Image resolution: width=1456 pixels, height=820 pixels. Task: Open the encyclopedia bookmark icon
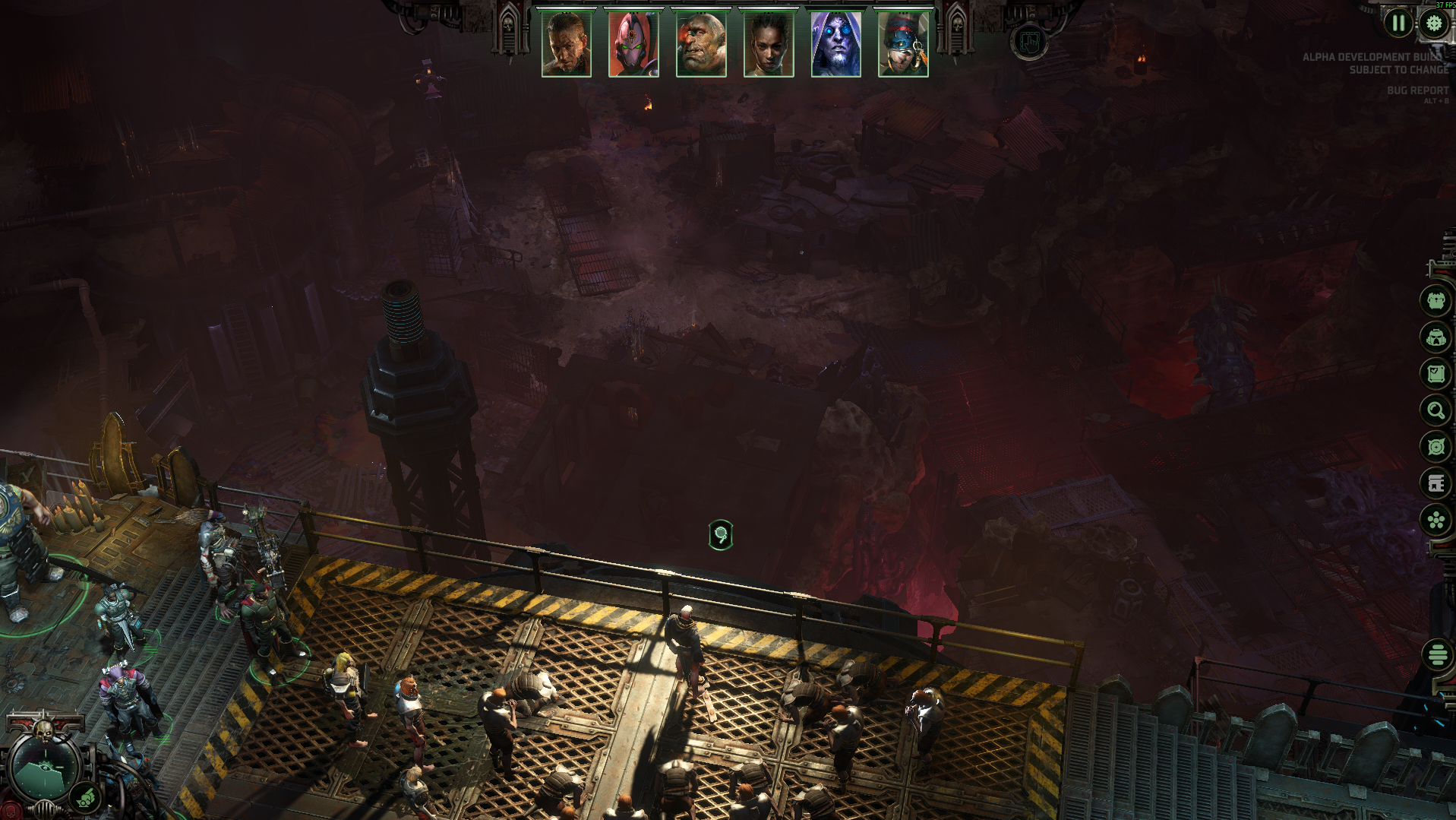pyautogui.click(x=1435, y=483)
